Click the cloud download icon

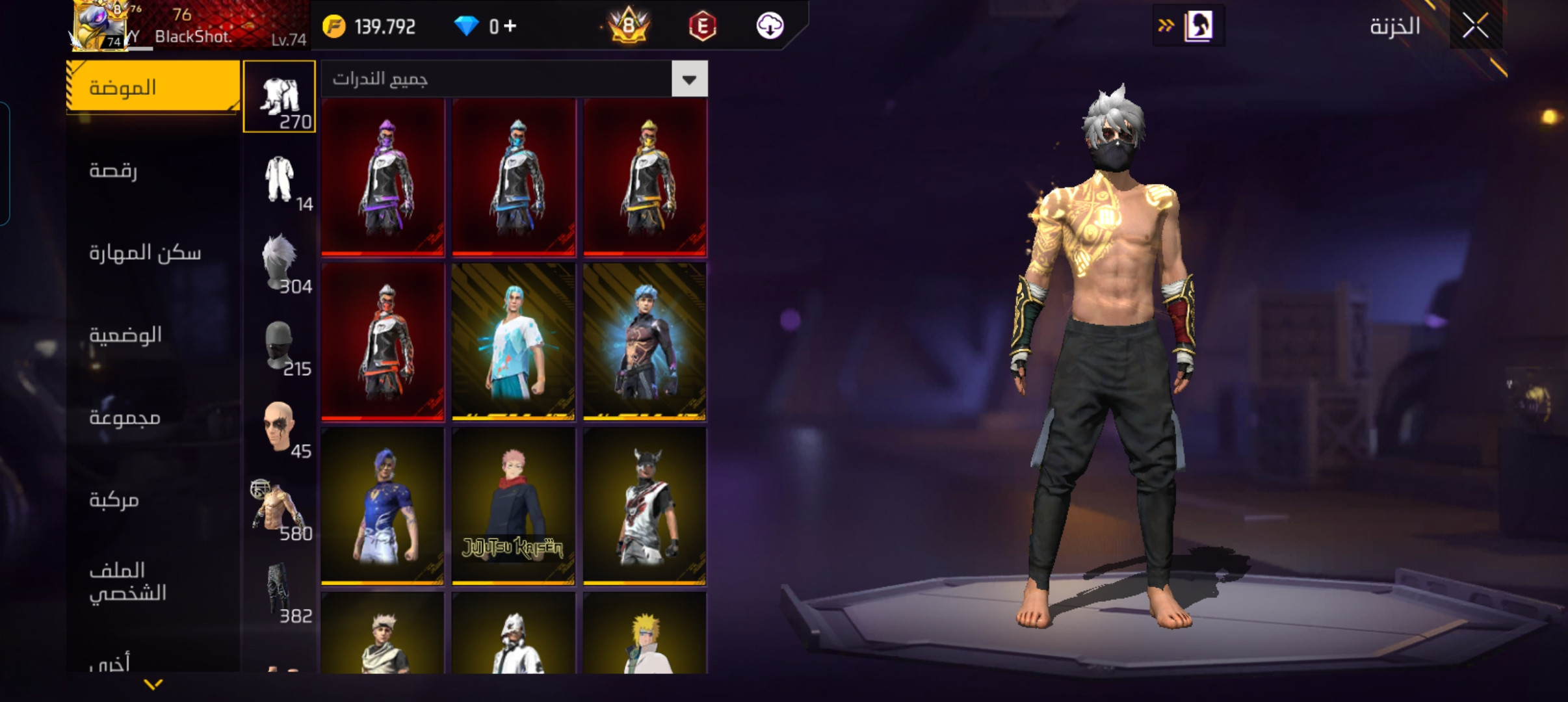pyautogui.click(x=770, y=26)
